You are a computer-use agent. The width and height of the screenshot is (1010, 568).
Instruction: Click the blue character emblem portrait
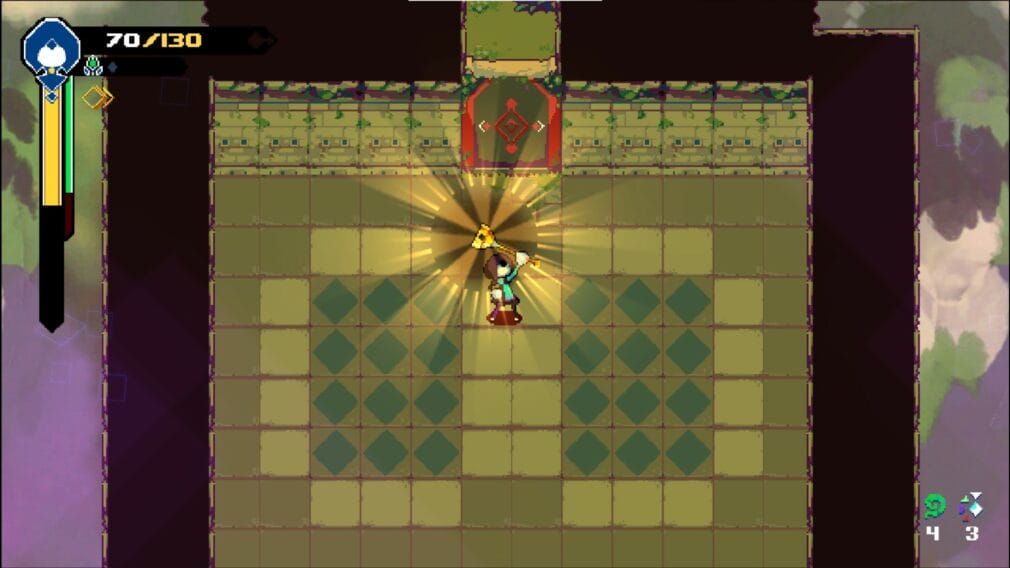pos(50,46)
